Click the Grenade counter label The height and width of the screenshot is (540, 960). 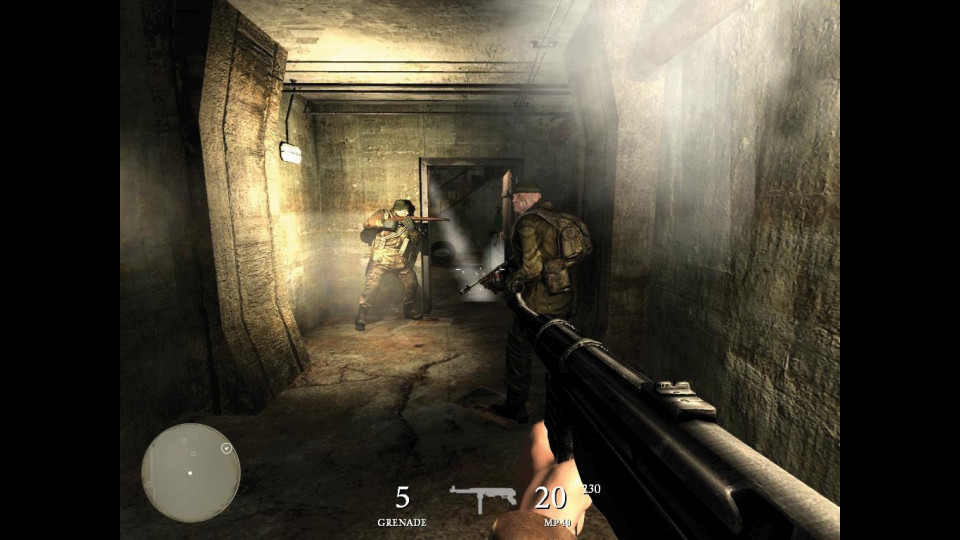click(402, 522)
